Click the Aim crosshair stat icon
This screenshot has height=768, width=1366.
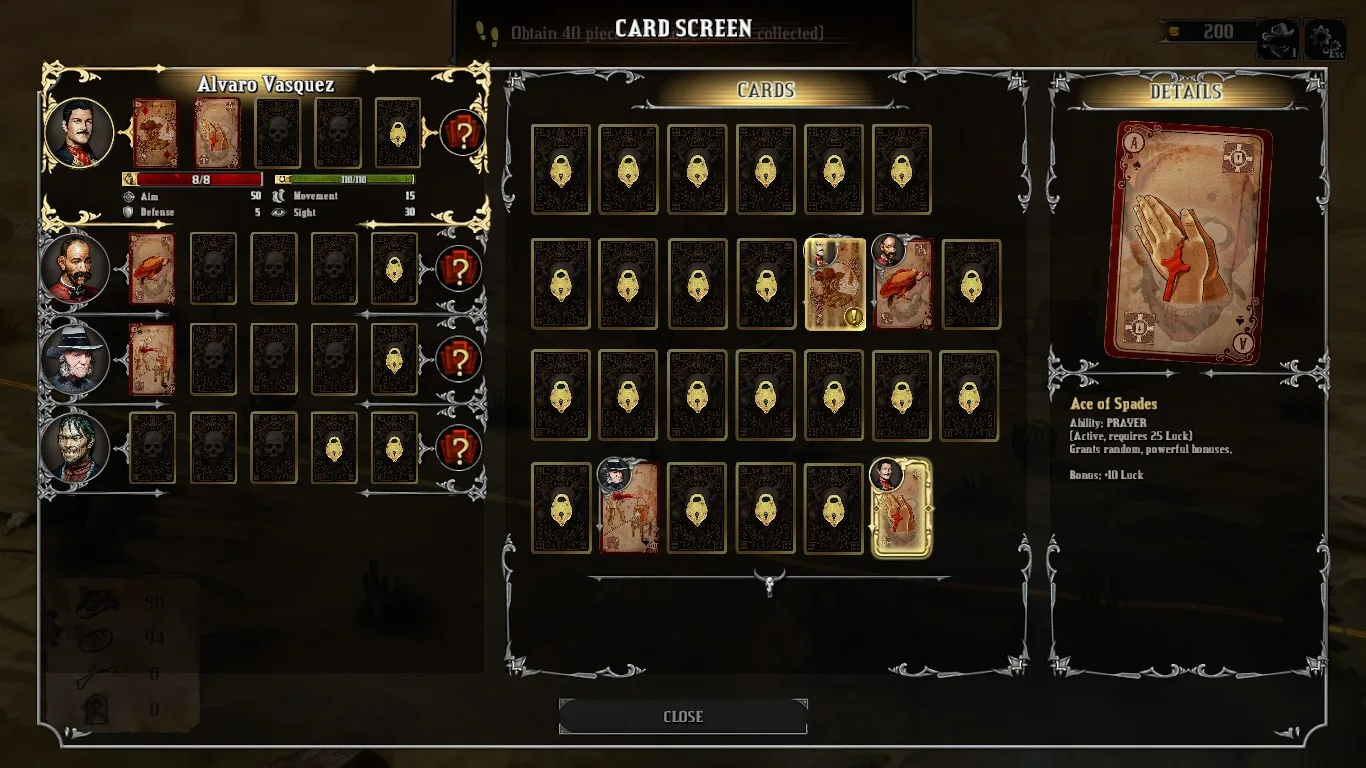130,197
